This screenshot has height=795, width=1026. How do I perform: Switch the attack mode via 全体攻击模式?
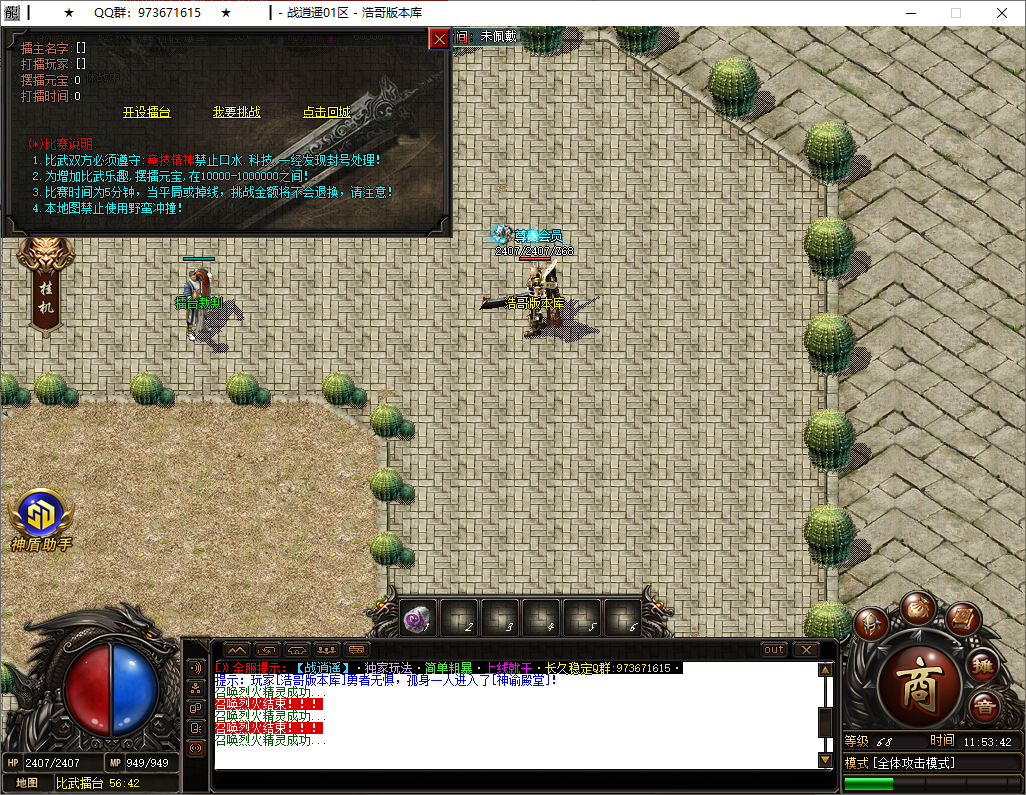pyautogui.click(x=900, y=763)
